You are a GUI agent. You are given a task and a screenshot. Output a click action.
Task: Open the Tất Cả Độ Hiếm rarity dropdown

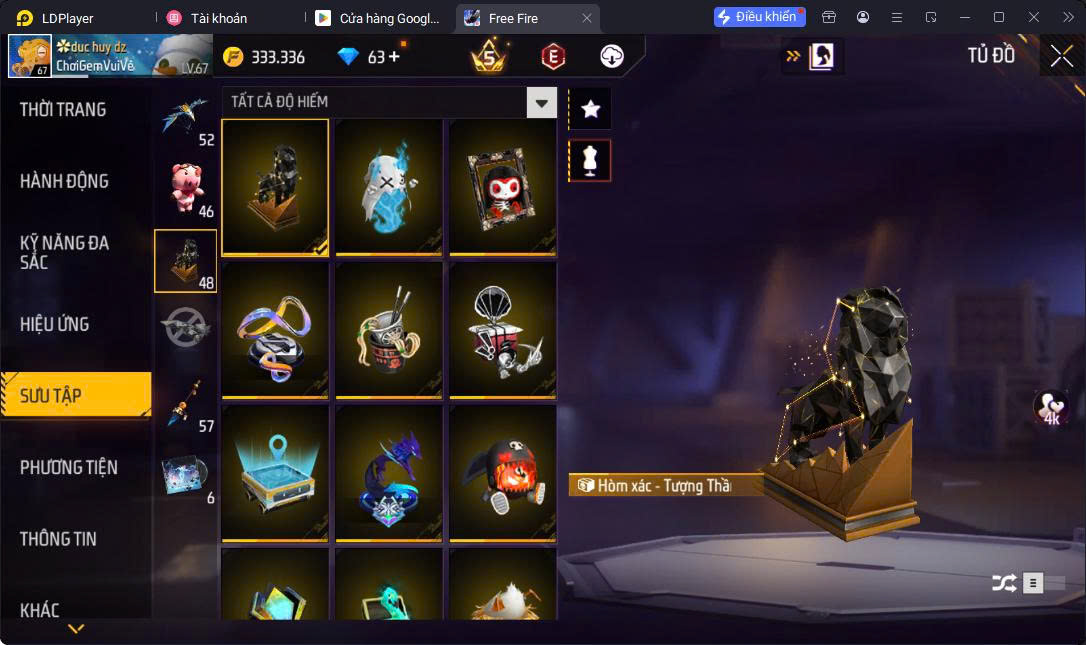tap(541, 102)
